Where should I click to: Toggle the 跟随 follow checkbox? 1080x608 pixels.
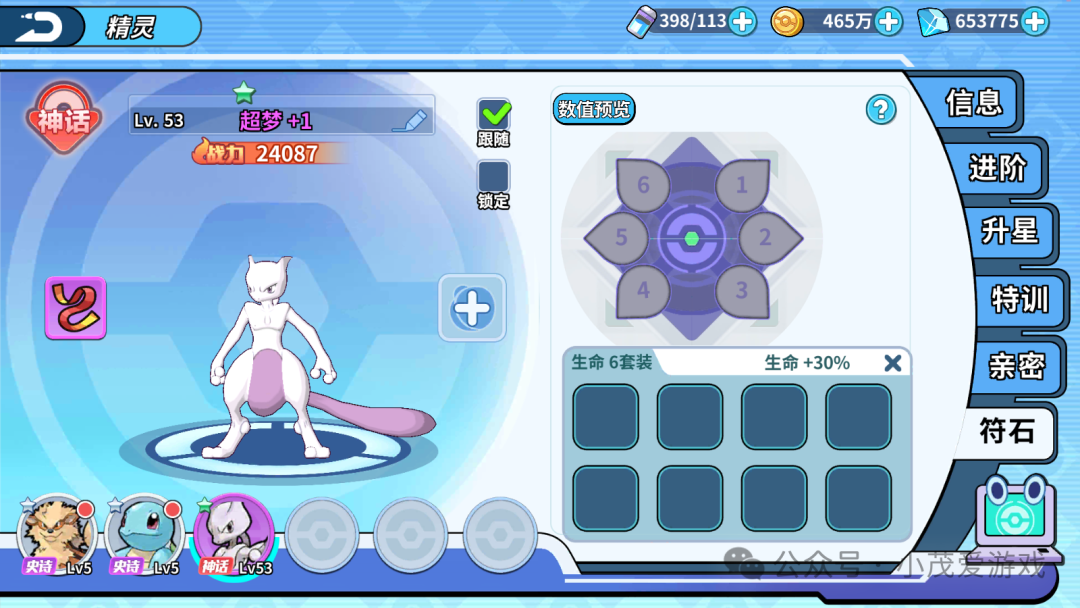[494, 115]
